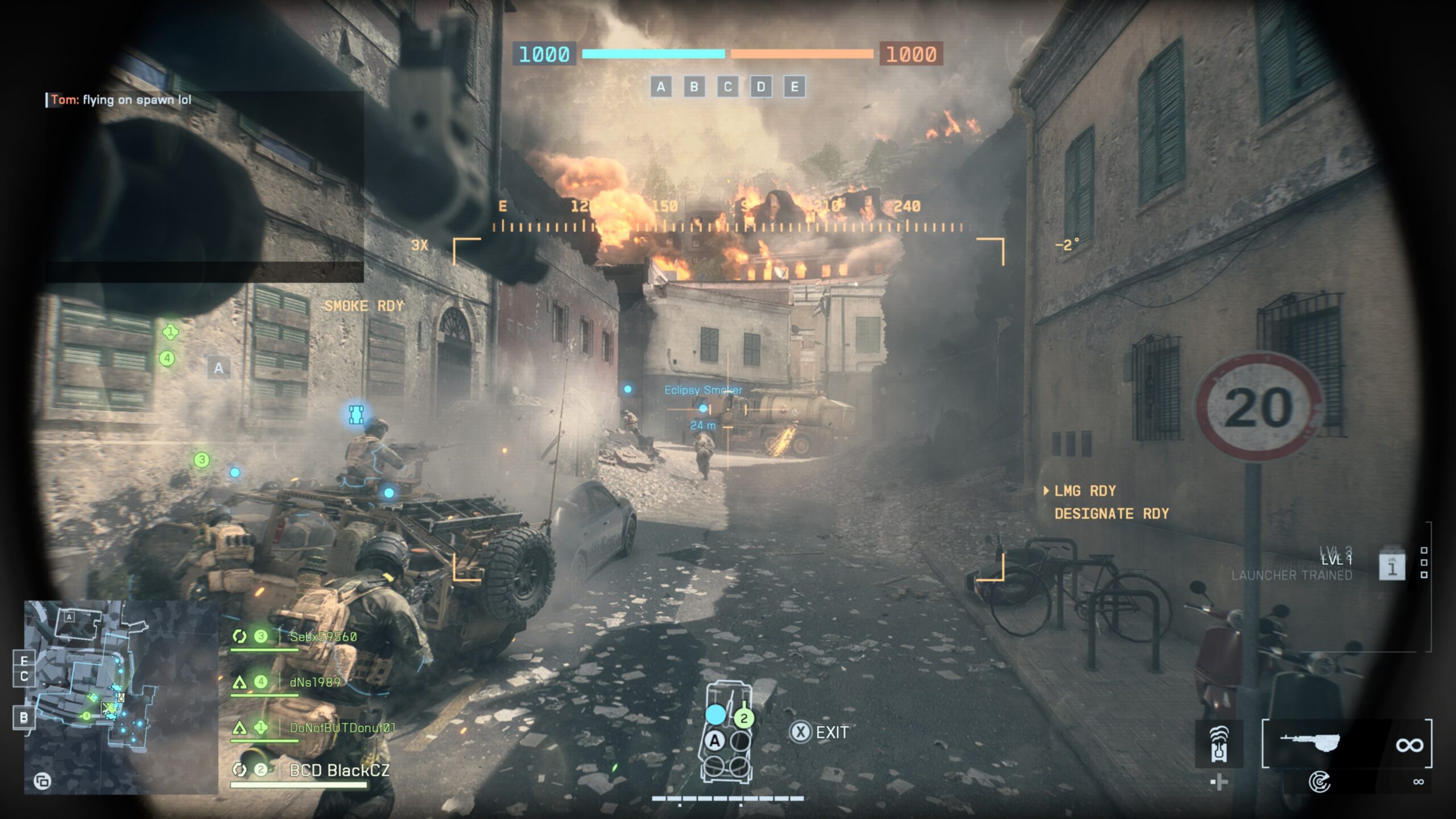This screenshot has height=819, width=1456.
Task: Select squad member Sebx59560
Action: tap(322, 637)
